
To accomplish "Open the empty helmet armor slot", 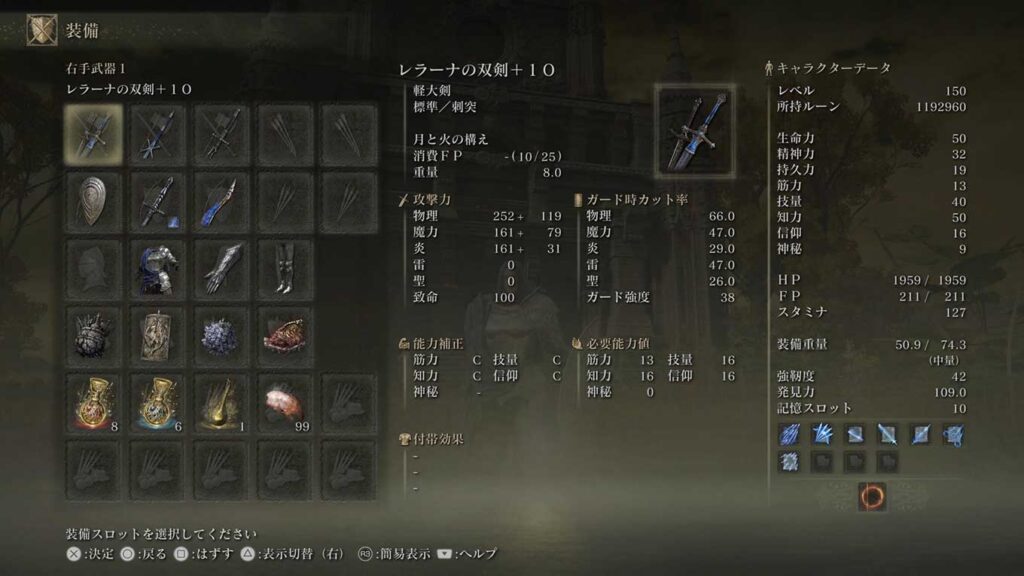I will [93, 266].
